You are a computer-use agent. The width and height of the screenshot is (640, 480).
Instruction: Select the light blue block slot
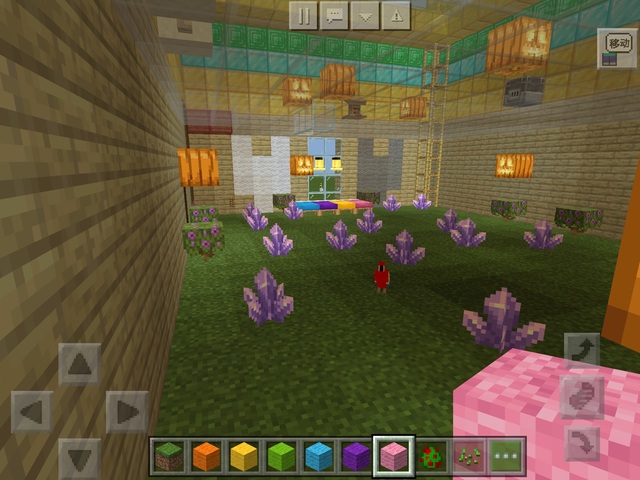coord(318,457)
